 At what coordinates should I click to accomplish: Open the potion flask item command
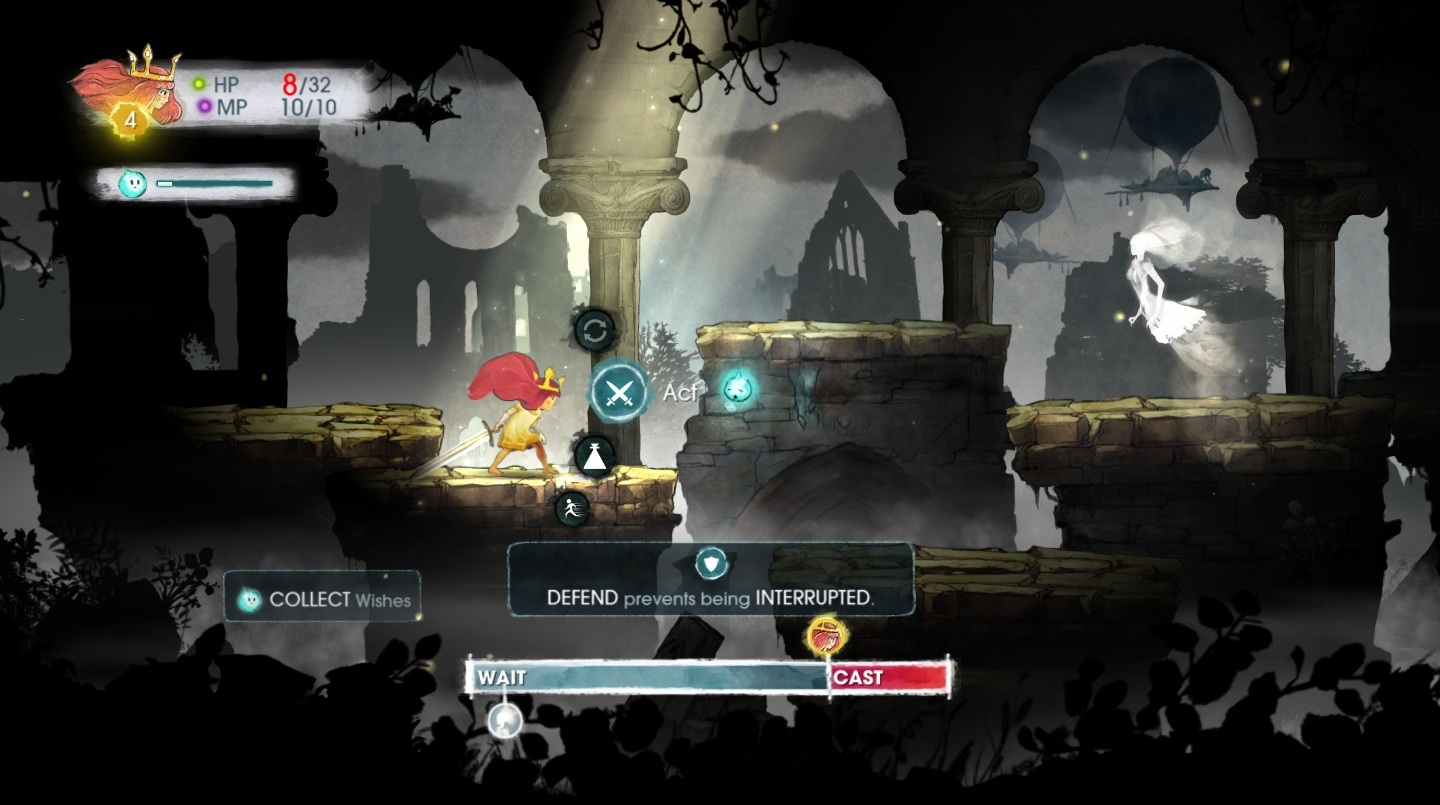point(595,456)
